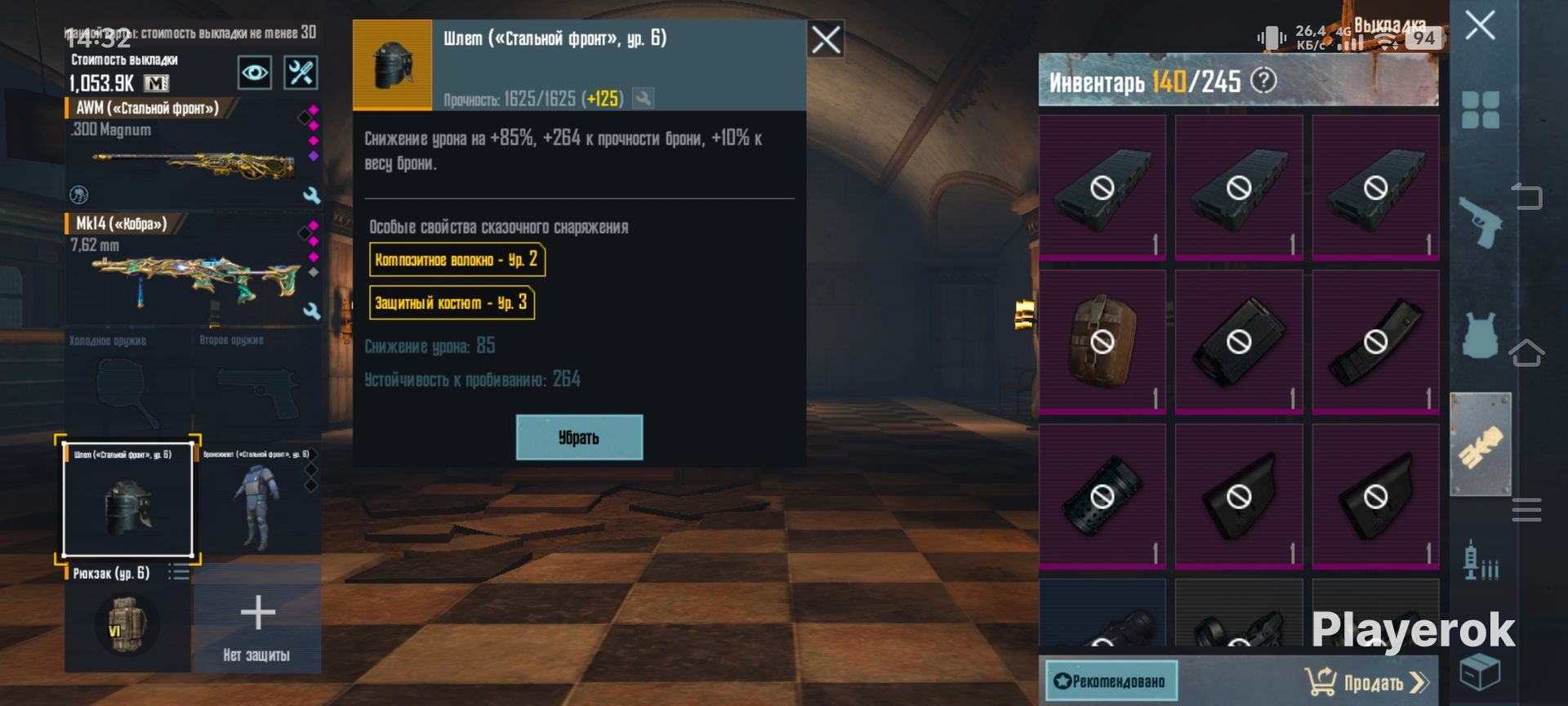Switch to the armor vest category tab
The image size is (1568, 706).
coord(1480,335)
